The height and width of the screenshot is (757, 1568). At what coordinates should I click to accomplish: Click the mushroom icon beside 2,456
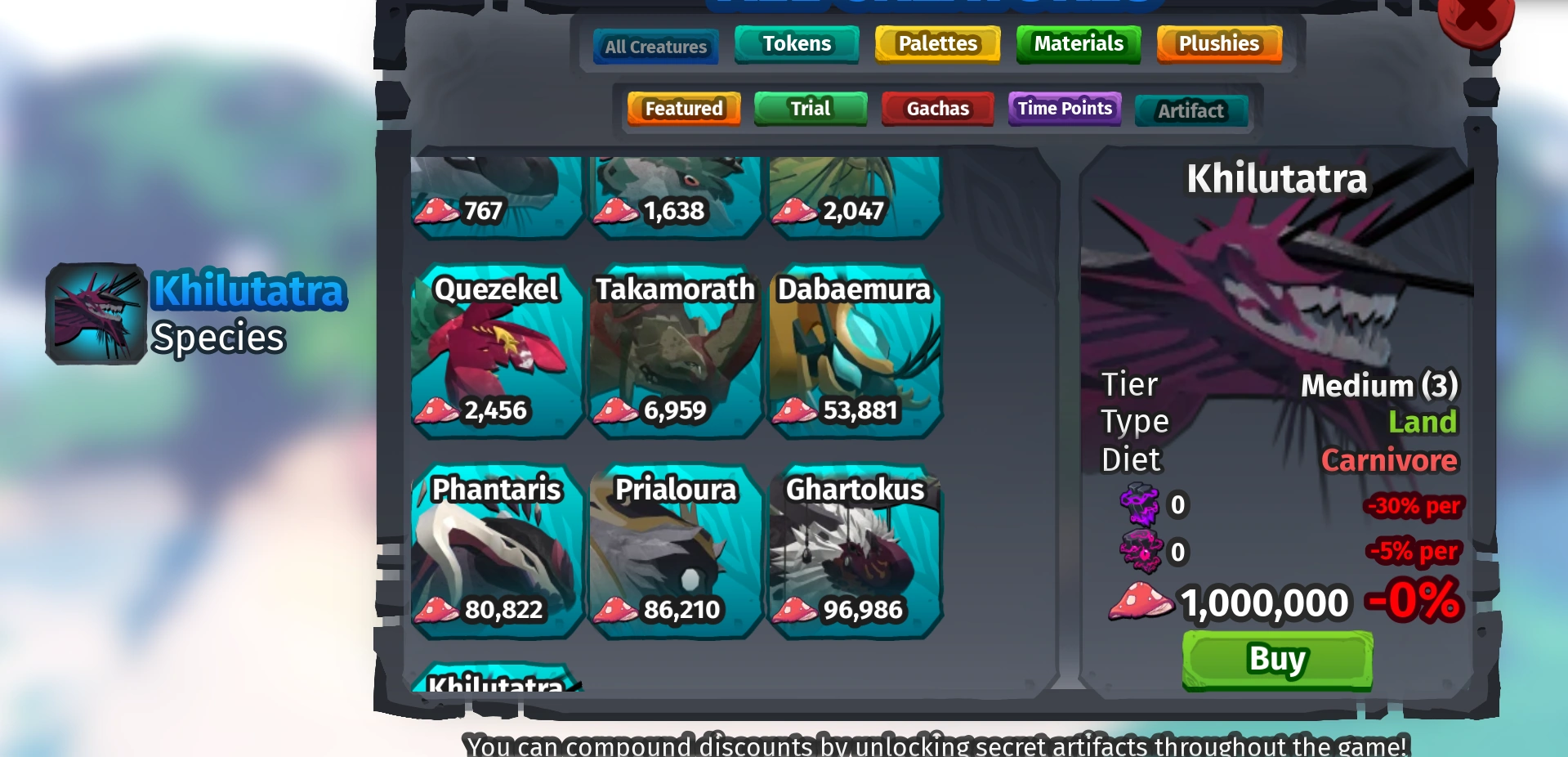(x=437, y=411)
